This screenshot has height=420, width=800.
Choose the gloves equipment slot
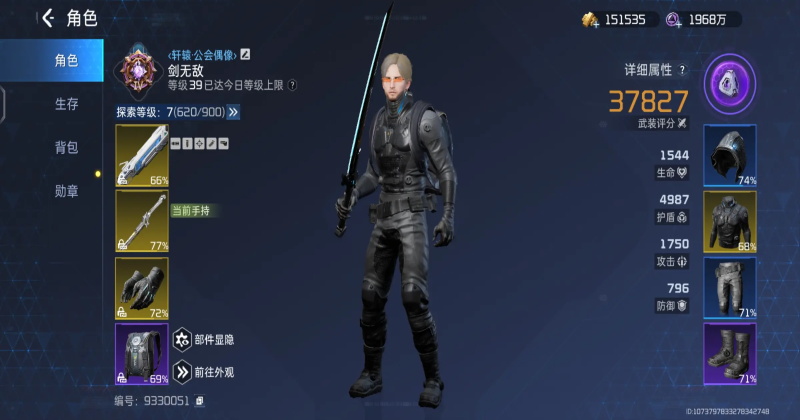(142, 287)
